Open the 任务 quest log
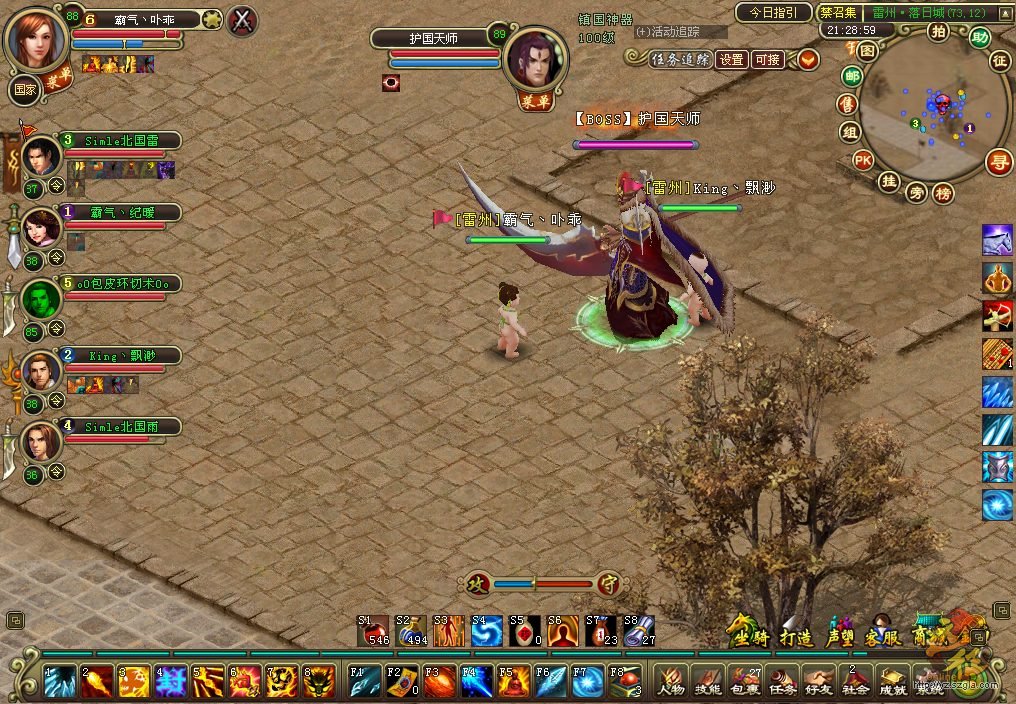This screenshot has height=704, width=1016. [x=782, y=681]
